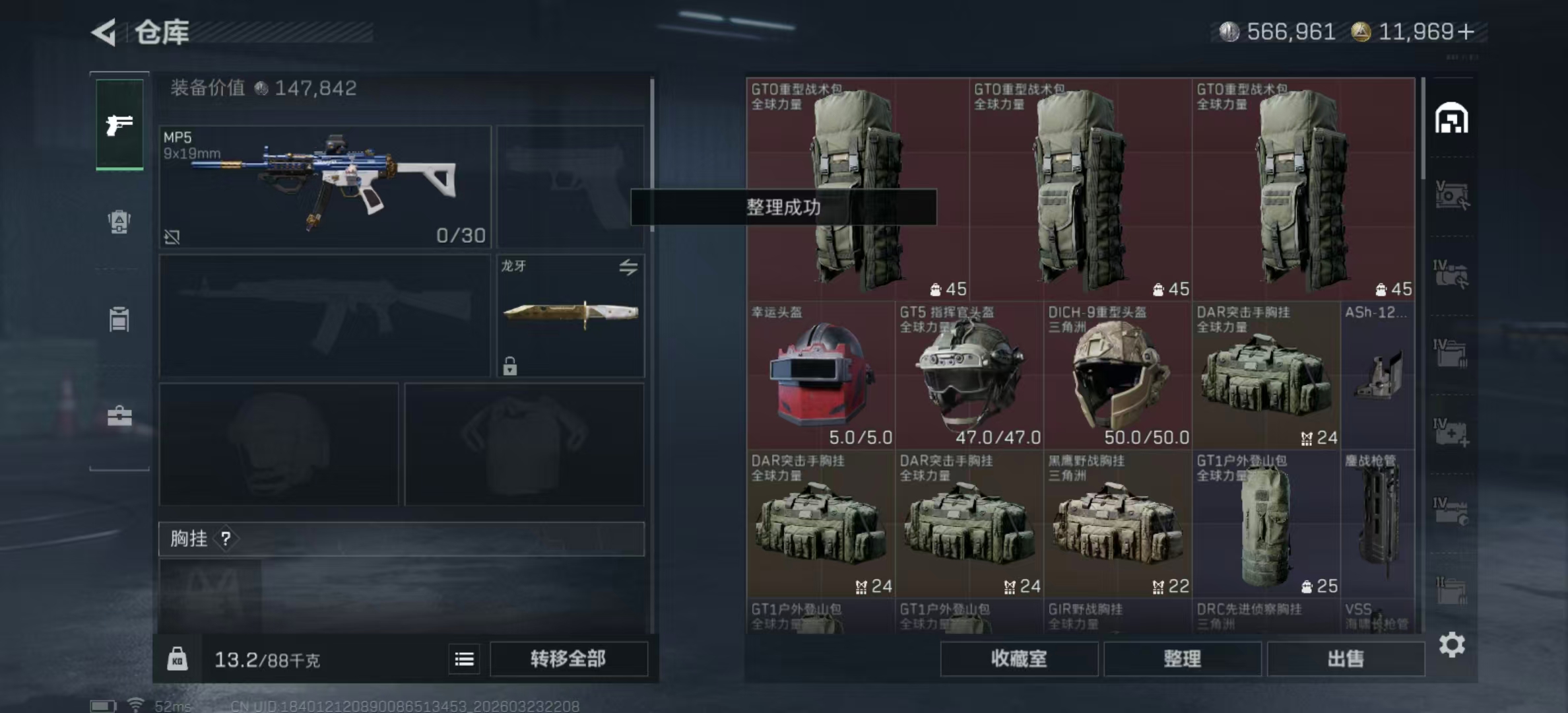Image resolution: width=1568 pixels, height=713 pixels.
Task: Add more gold currency with plus
Action: 1466,32
